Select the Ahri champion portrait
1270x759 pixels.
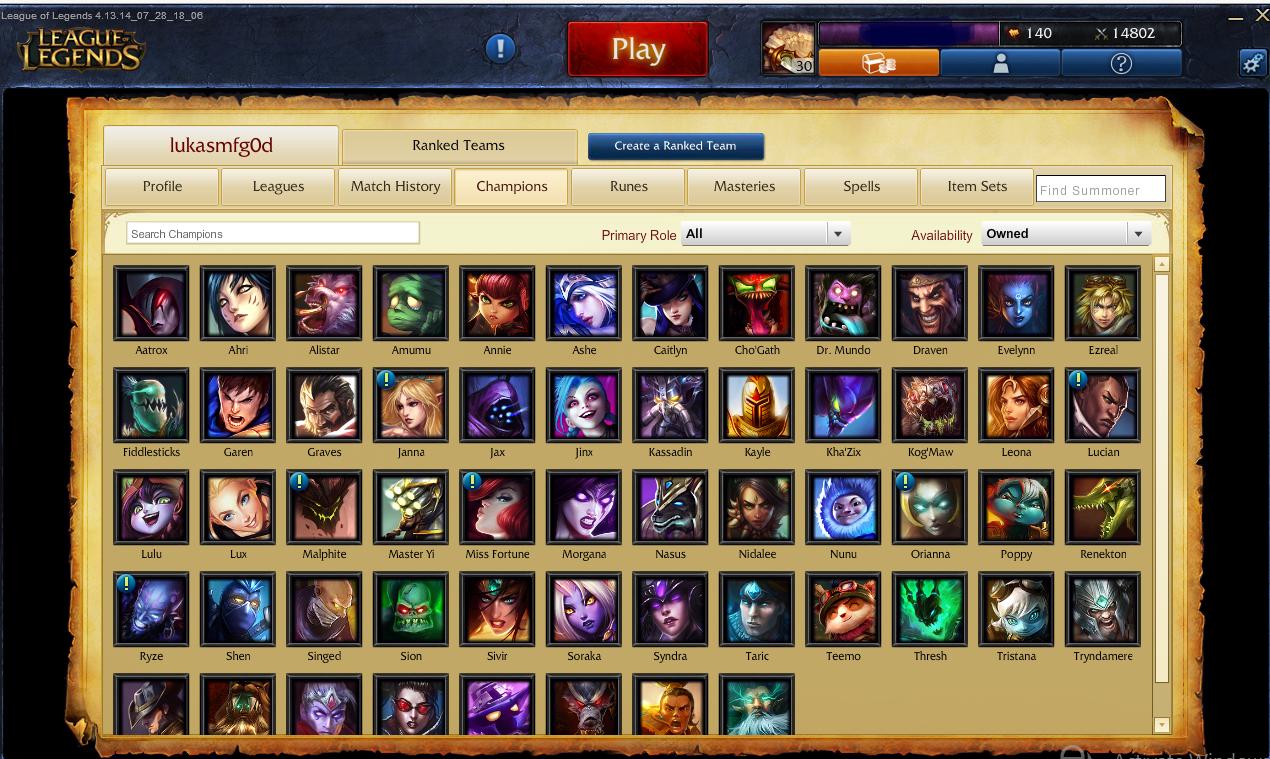[x=238, y=303]
